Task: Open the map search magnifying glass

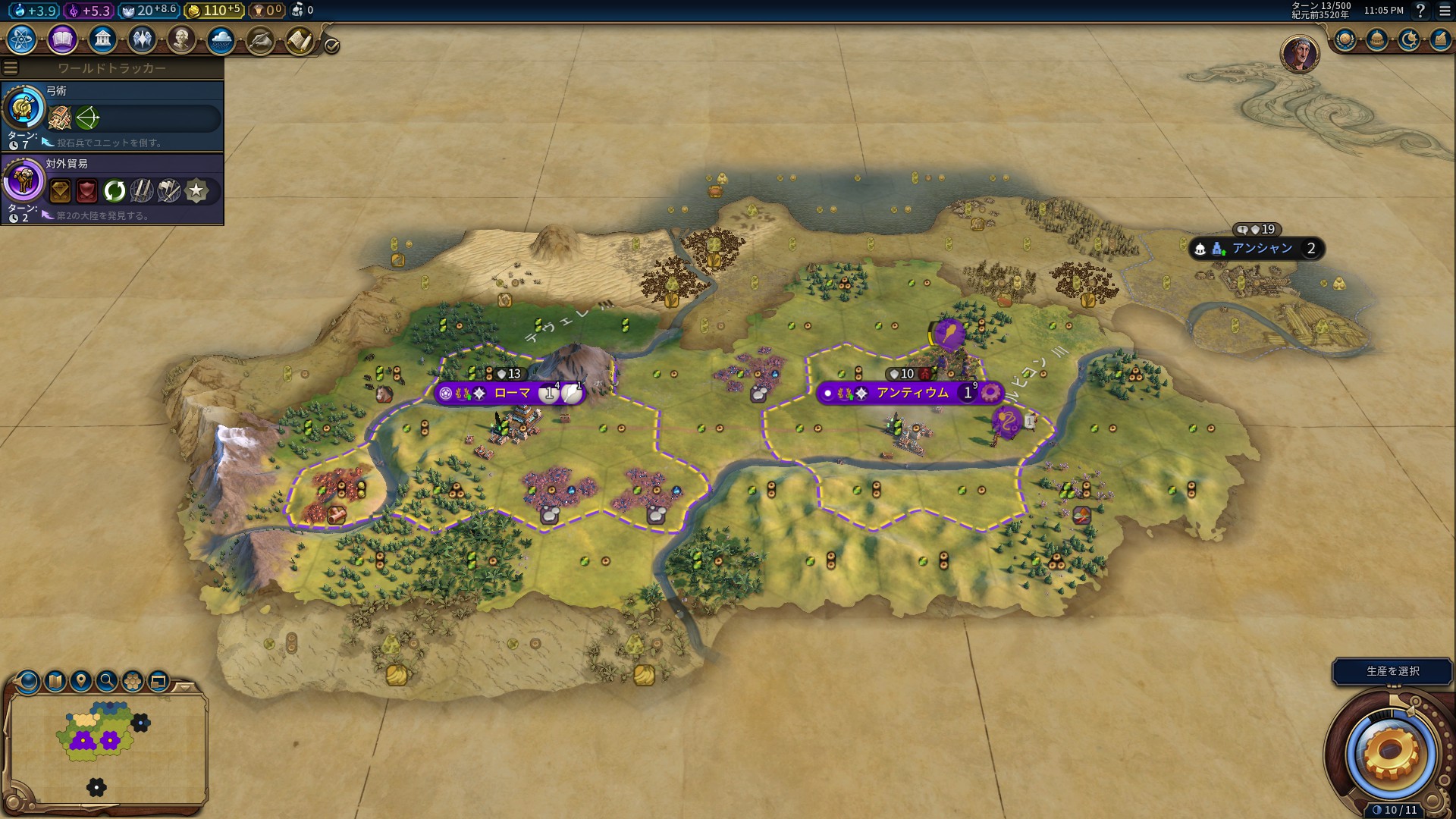Action: [x=107, y=681]
